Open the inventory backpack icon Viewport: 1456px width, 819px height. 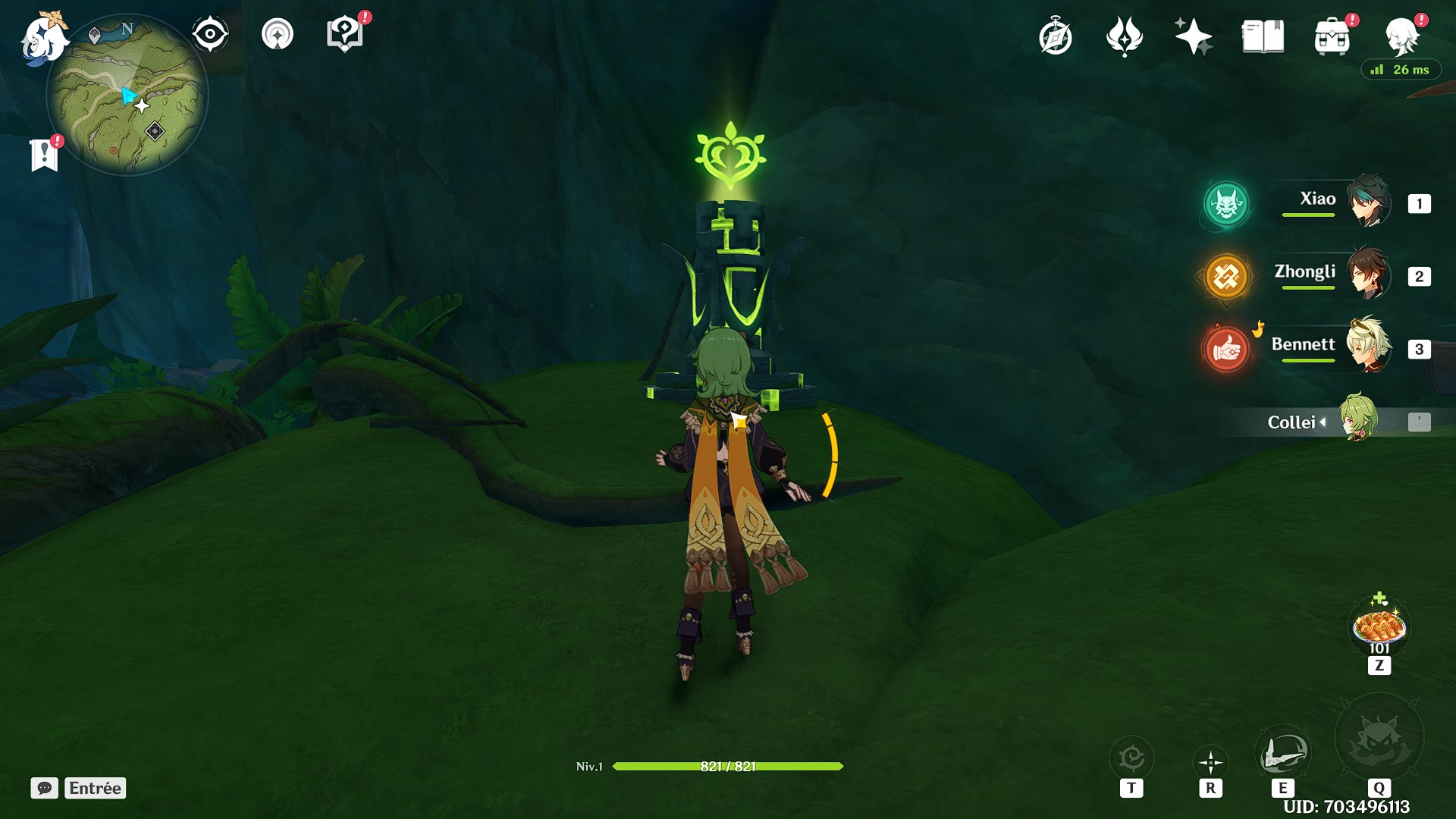point(1332,36)
